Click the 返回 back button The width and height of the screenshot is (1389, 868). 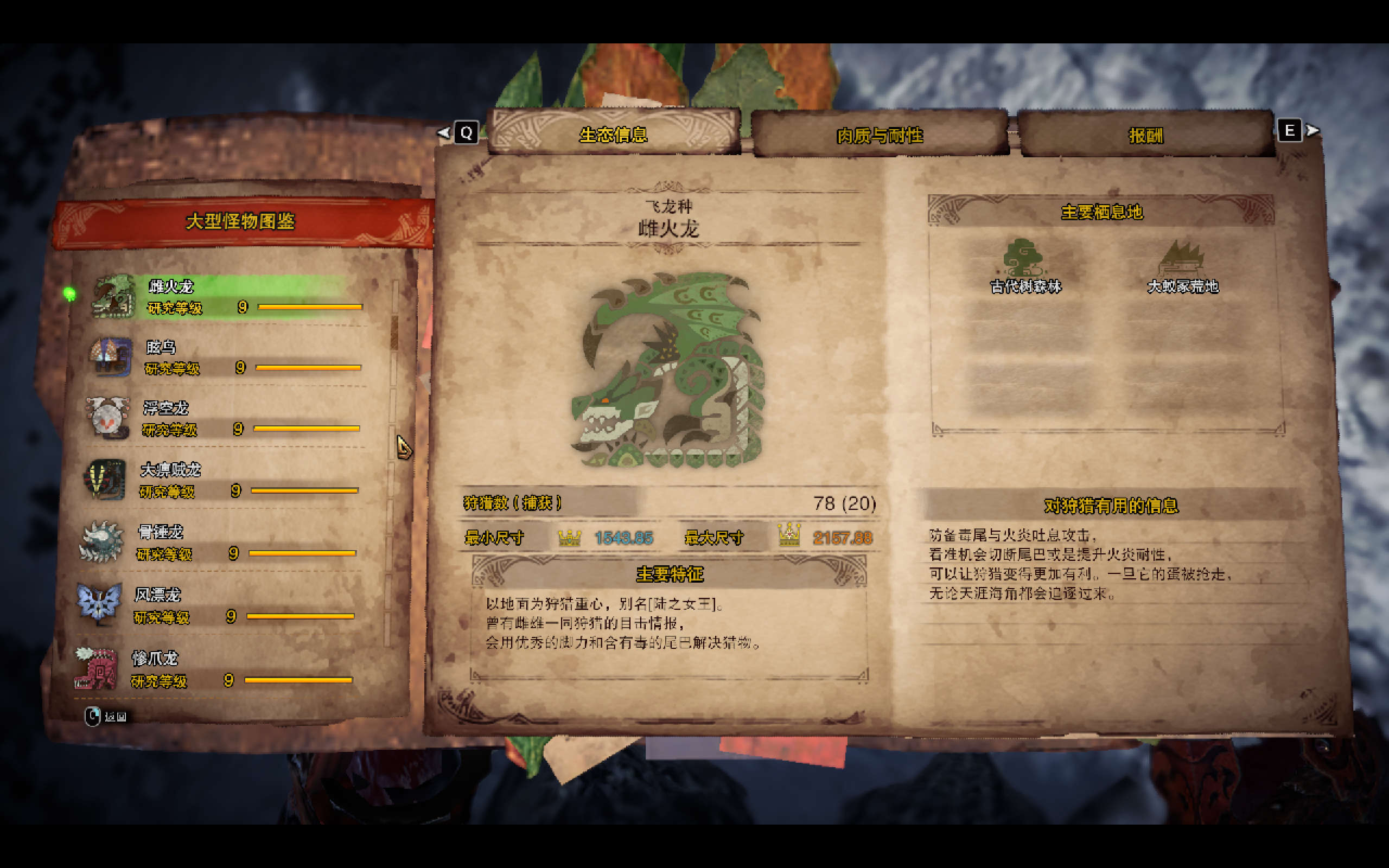(107, 717)
